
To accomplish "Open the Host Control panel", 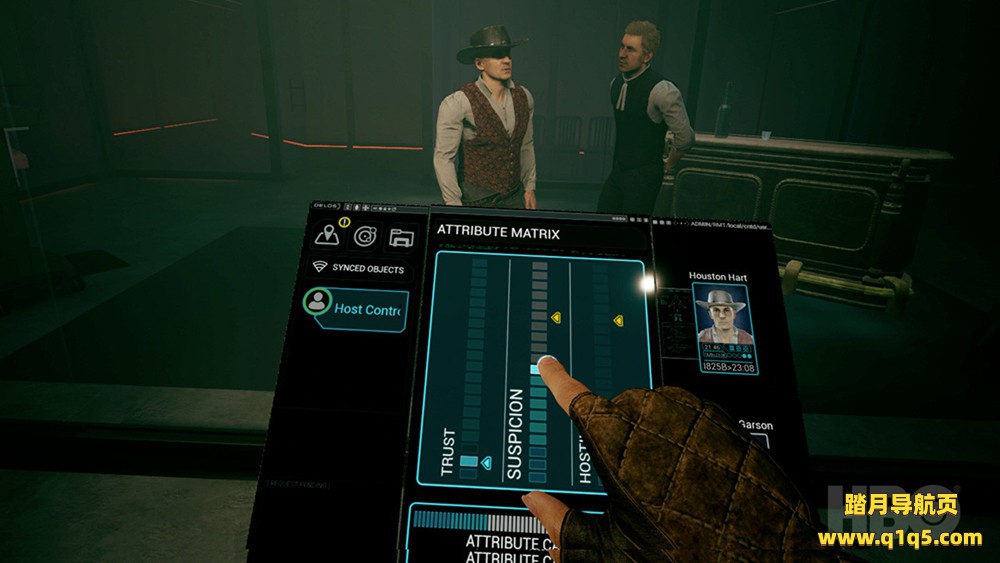I will [x=357, y=309].
